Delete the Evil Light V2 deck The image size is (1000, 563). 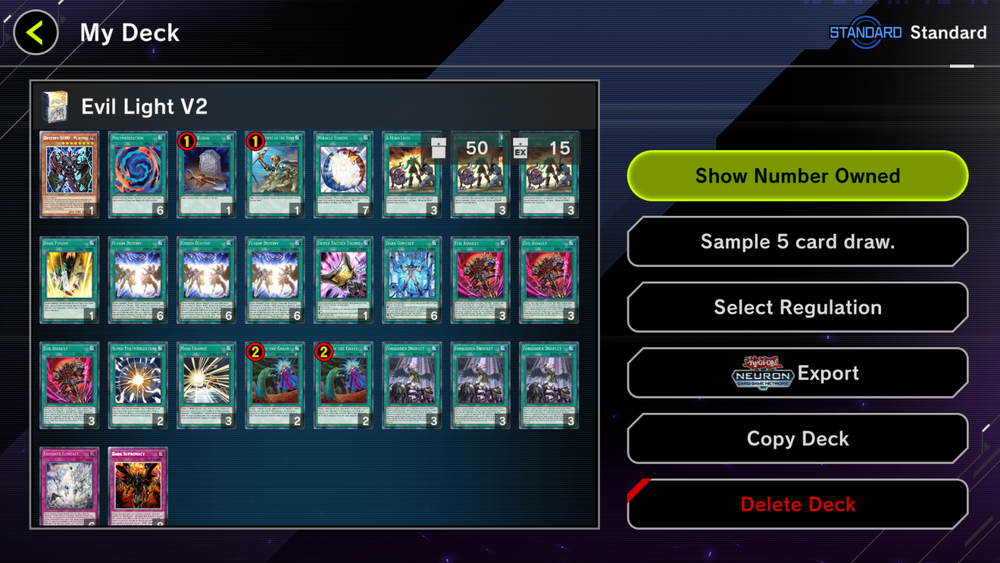[x=797, y=504]
